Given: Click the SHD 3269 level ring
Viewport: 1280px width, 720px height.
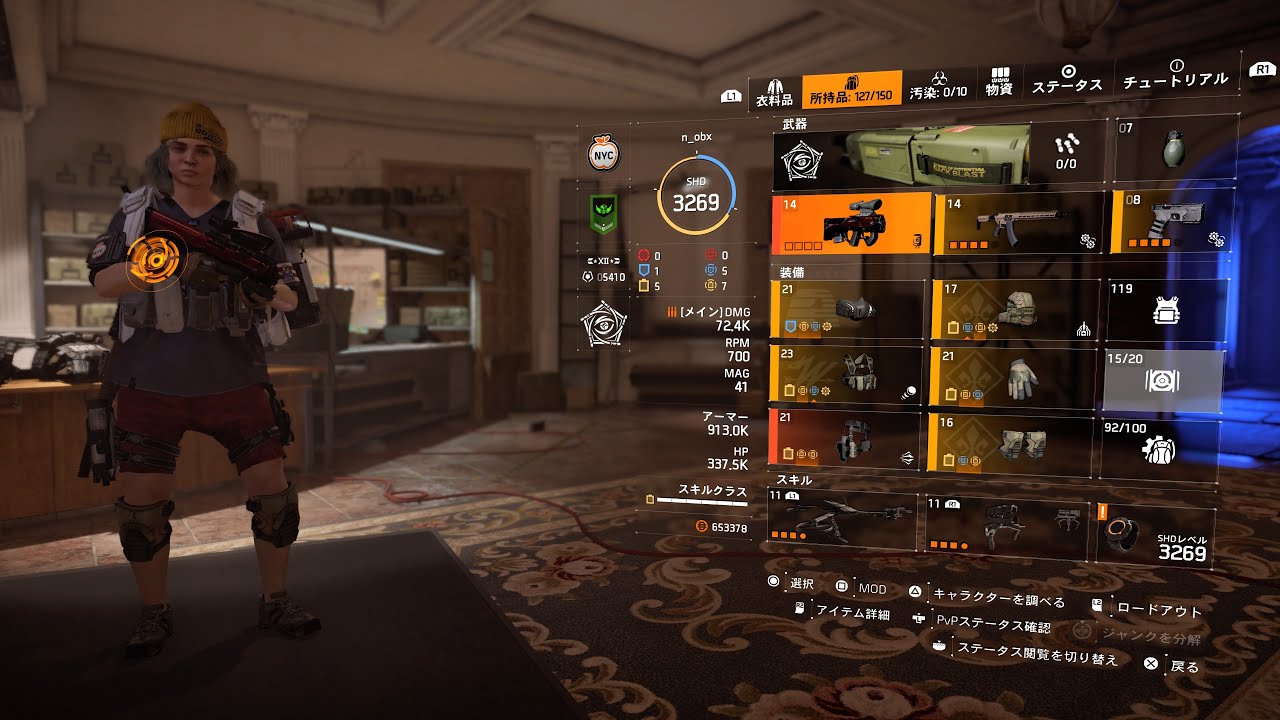Looking at the screenshot, I should tap(696, 196).
